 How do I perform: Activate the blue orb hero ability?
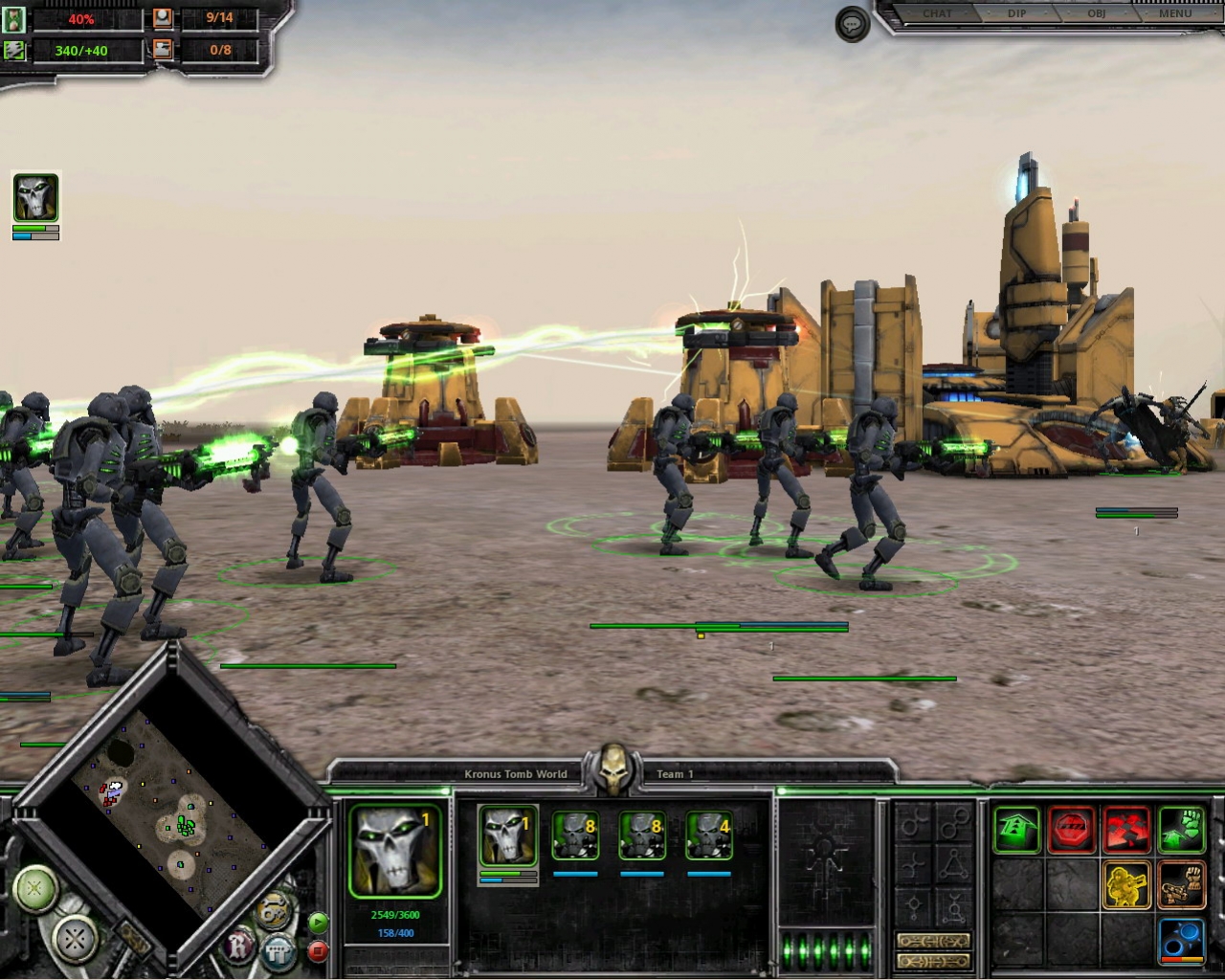(1181, 939)
